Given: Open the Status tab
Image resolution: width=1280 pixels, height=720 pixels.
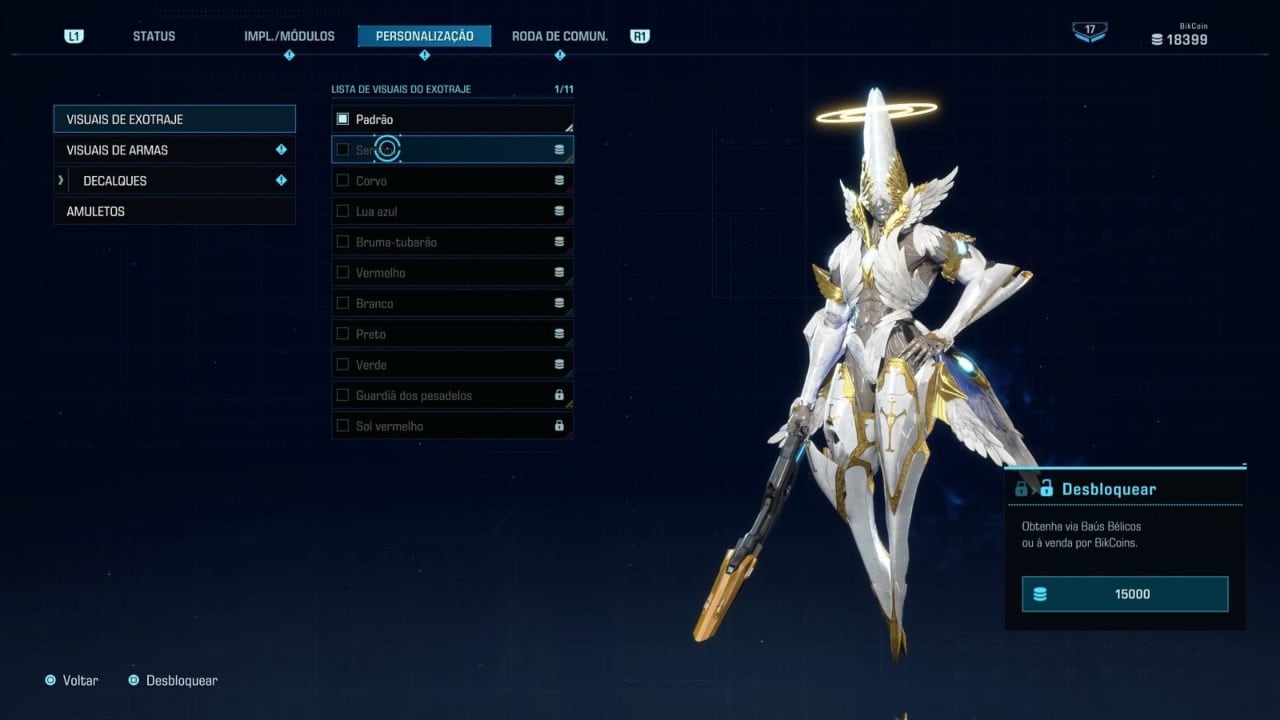Looking at the screenshot, I should click(154, 36).
